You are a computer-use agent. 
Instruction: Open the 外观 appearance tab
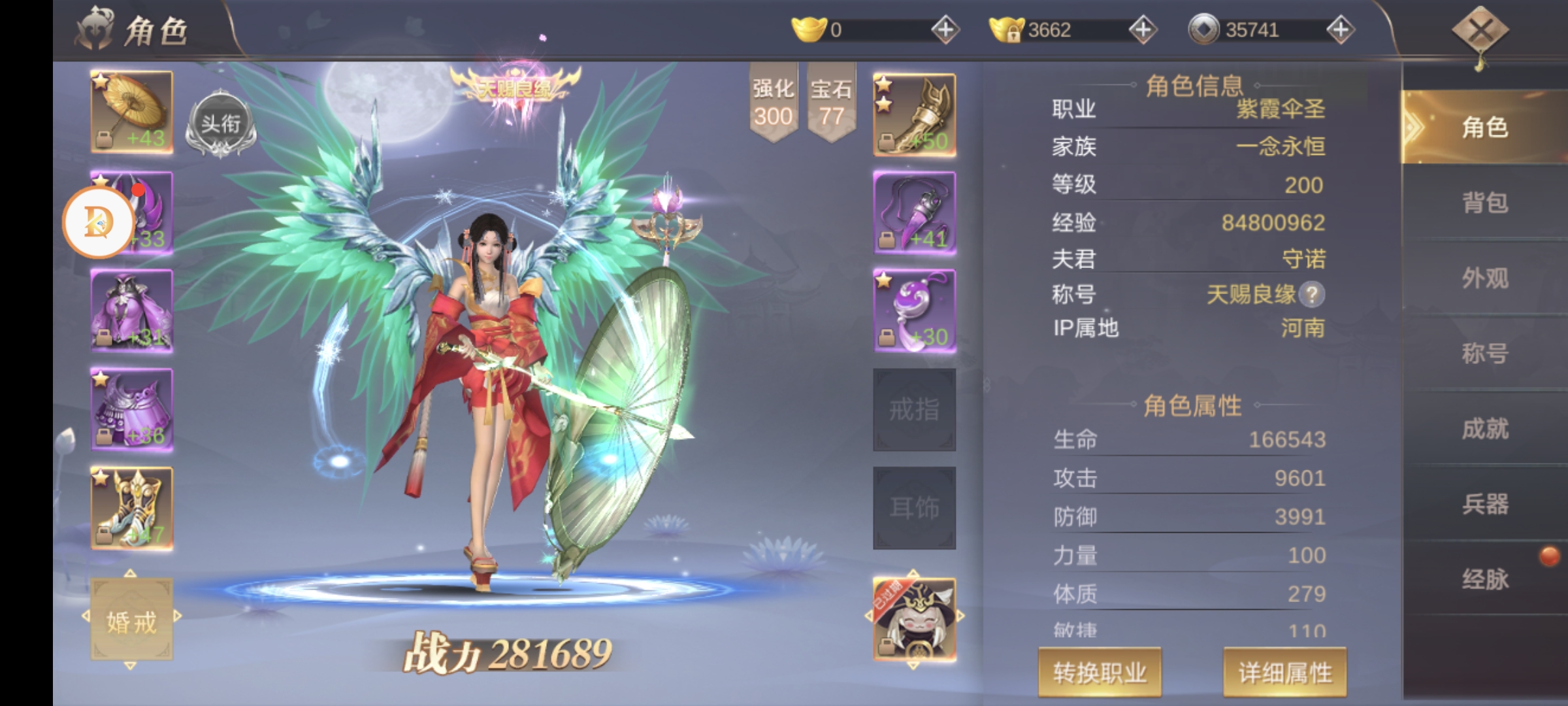click(x=1484, y=278)
